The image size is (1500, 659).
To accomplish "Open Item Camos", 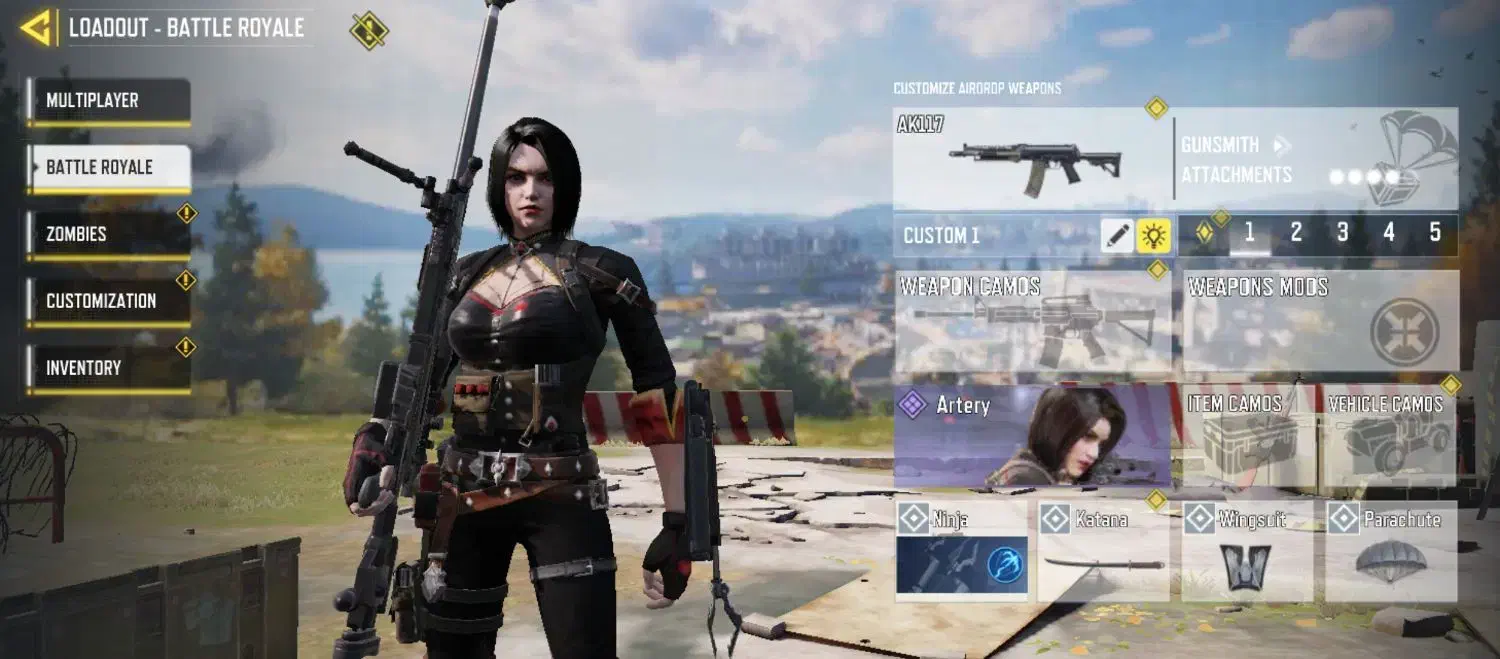I will pos(1248,437).
